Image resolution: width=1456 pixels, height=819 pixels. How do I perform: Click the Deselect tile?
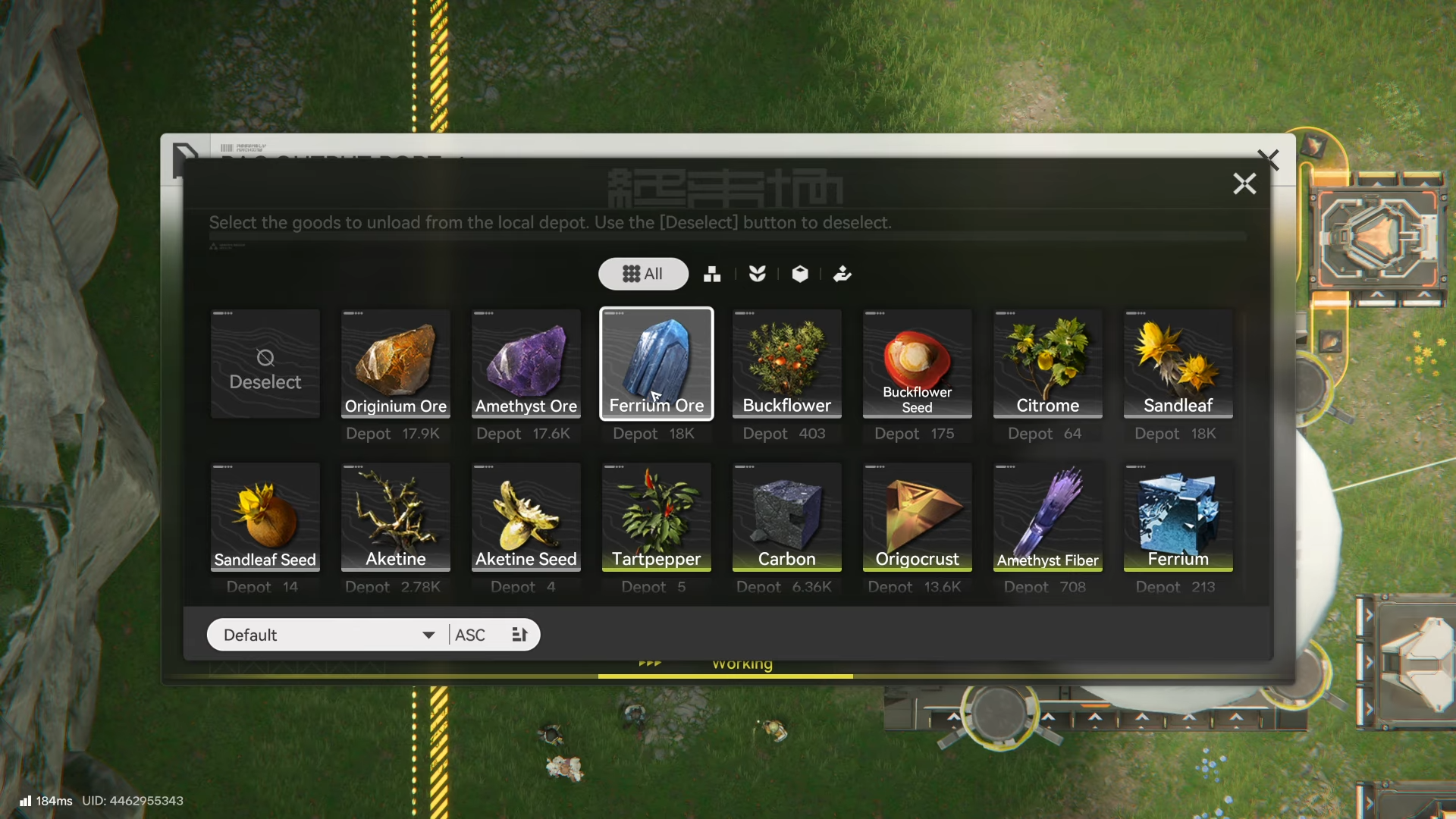pos(265,364)
